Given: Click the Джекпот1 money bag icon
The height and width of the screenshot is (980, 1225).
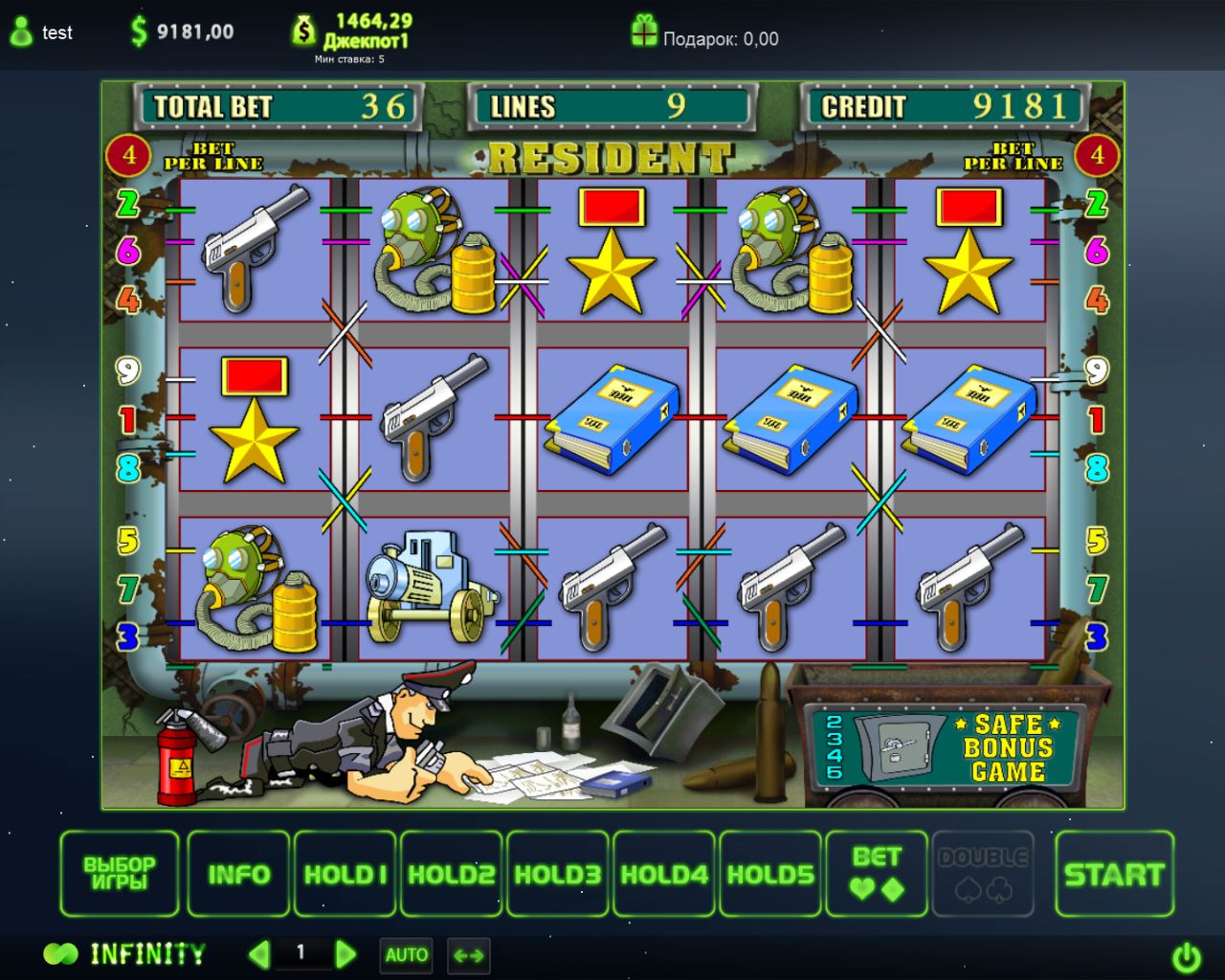Looking at the screenshot, I should pos(303,31).
